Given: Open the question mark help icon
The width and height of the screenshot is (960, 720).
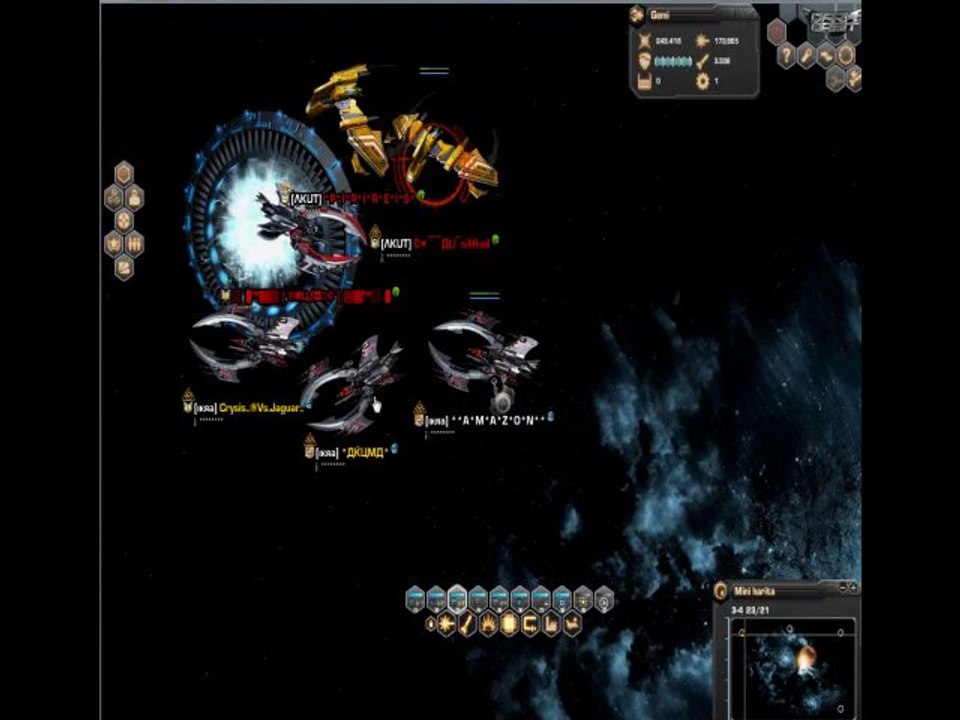Looking at the screenshot, I should click(787, 55).
